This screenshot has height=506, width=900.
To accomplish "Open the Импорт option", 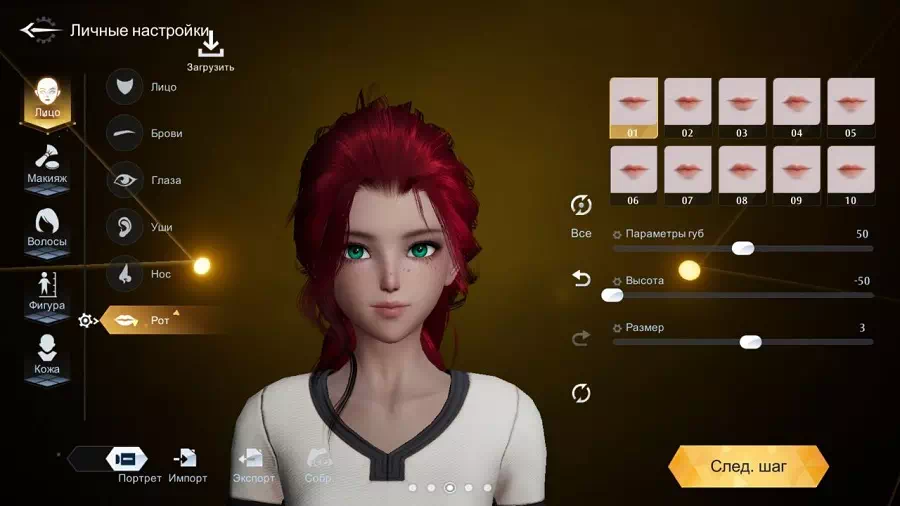I will (x=187, y=464).
